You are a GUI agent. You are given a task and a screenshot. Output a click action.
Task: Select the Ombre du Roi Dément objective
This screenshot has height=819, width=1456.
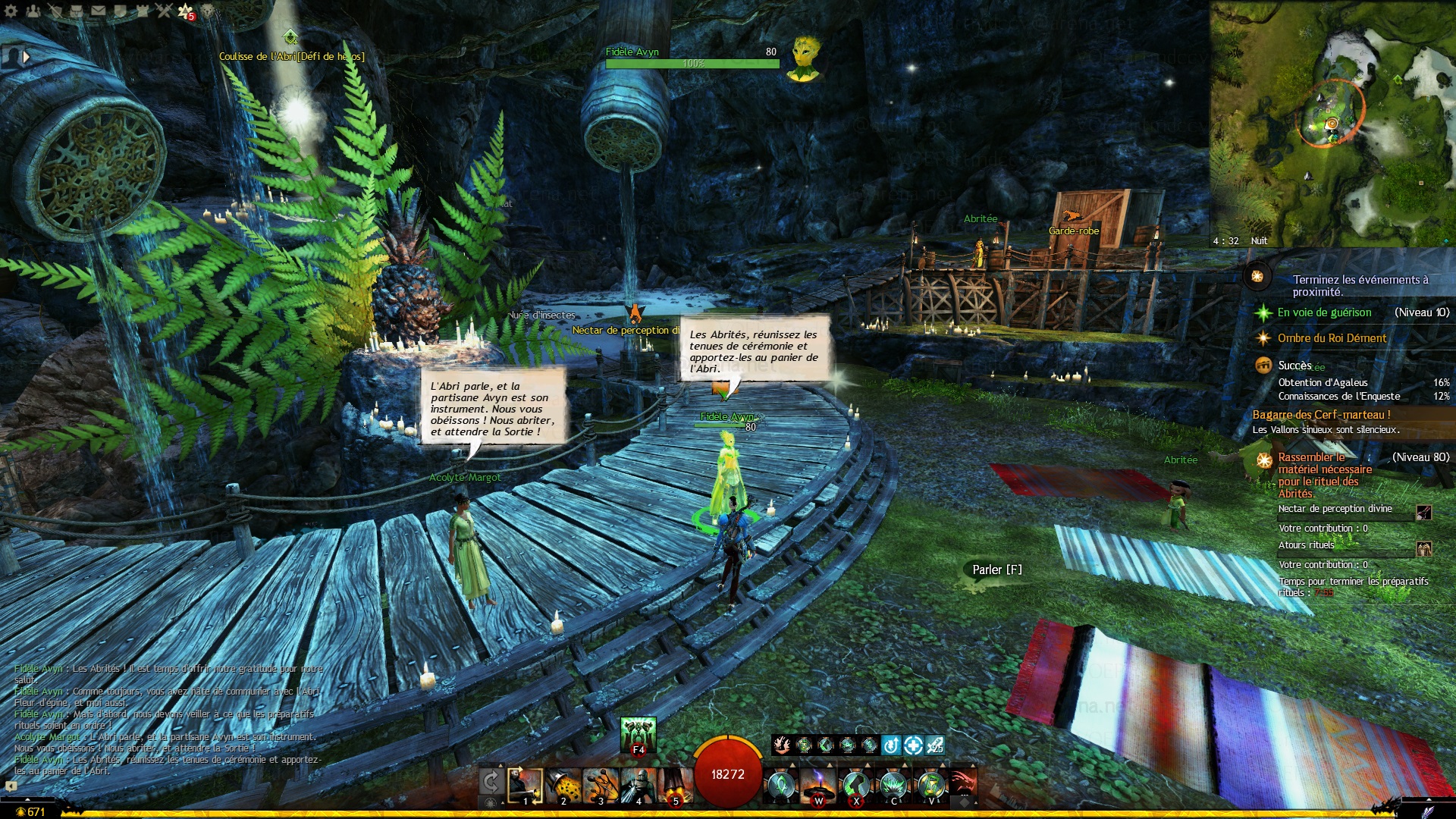tap(1332, 338)
